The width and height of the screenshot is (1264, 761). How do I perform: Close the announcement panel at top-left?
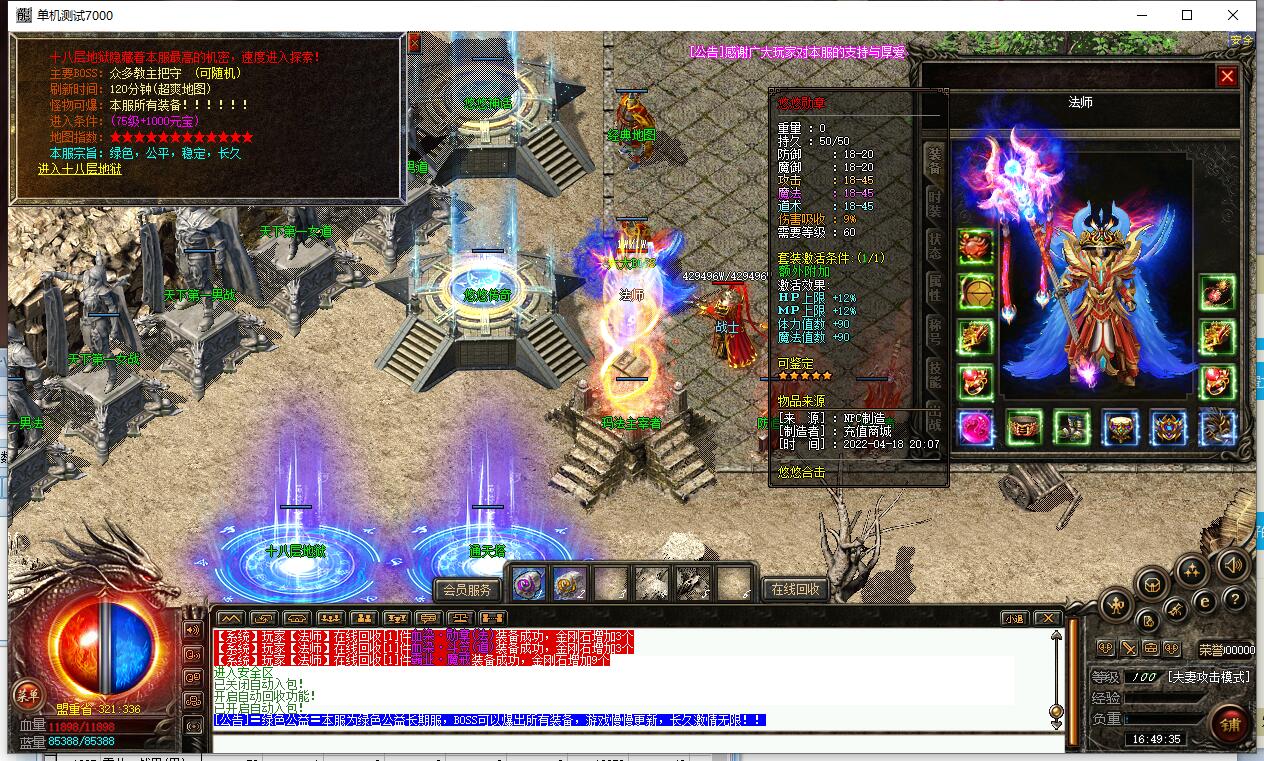click(414, 43)
